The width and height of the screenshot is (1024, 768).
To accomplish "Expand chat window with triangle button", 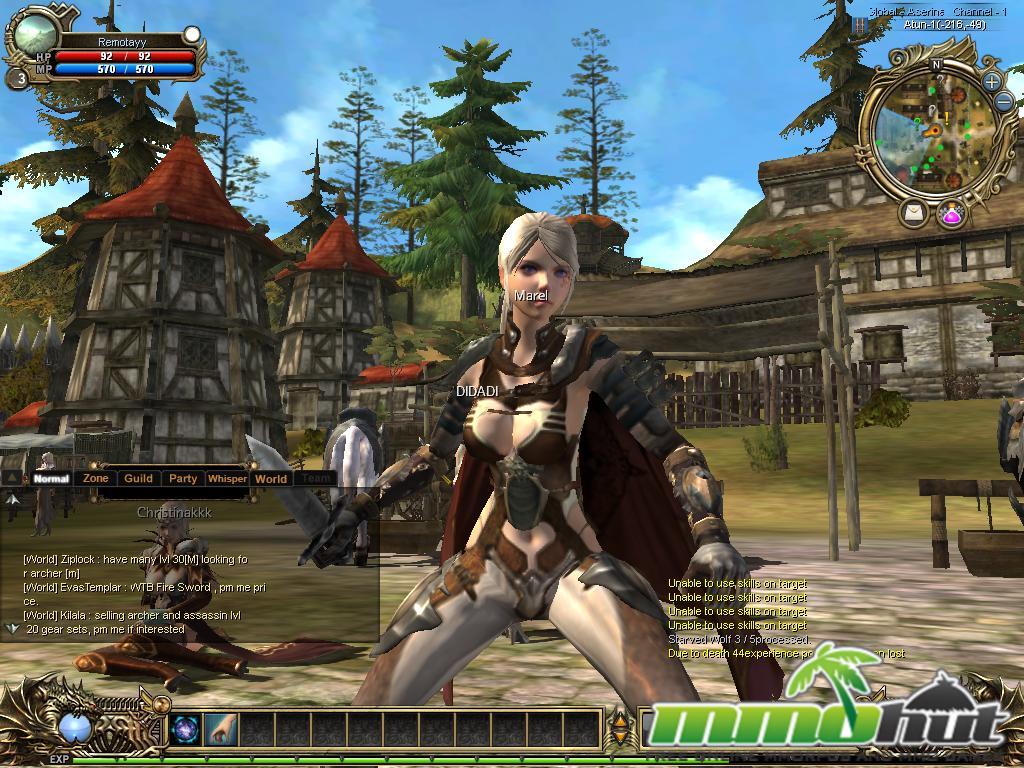I will click(x=13, y=479).
